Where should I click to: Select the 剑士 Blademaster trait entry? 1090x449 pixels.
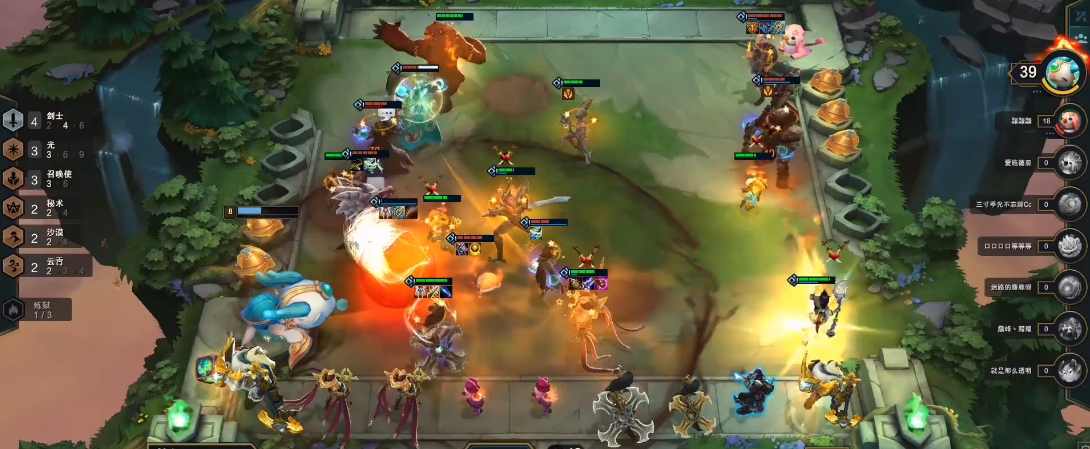[x=45, y=120]
